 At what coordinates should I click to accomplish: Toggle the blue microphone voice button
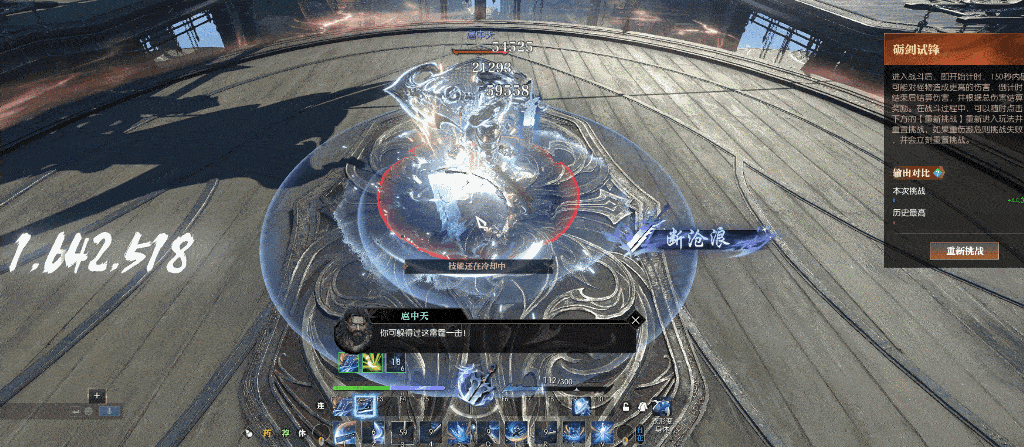[111, 411]
